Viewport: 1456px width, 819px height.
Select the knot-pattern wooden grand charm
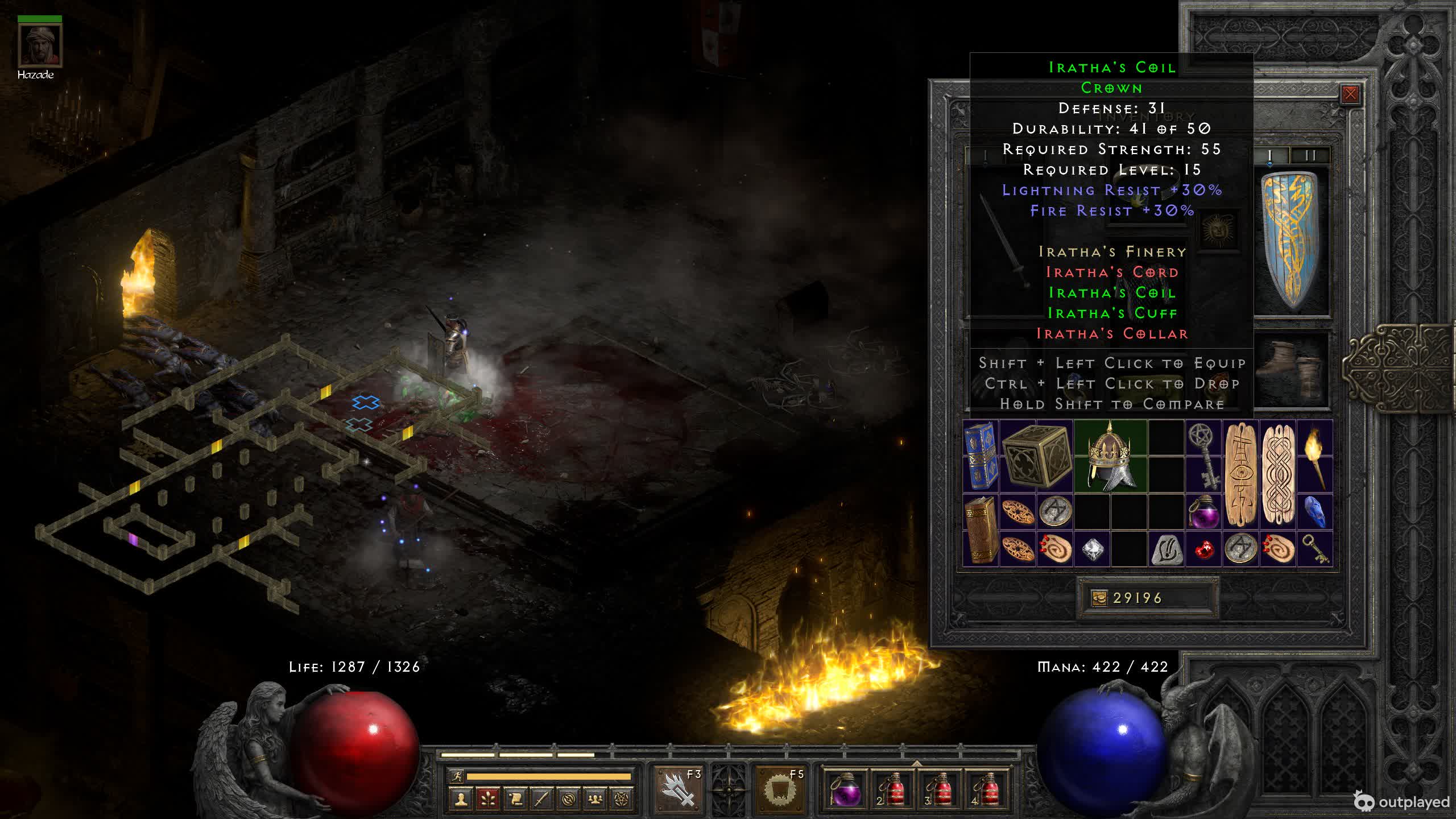(1278, 474)
